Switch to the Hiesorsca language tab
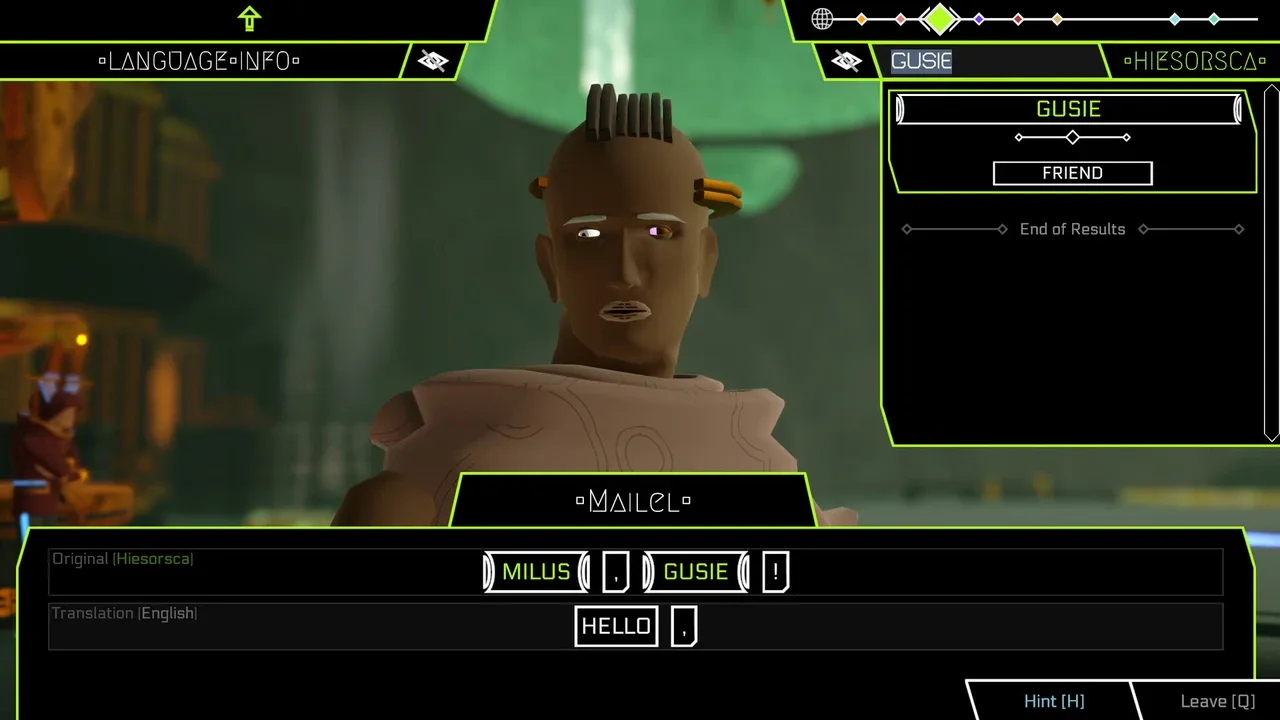Image resolution: width=1280 pixels, height=720 pixels. [1188, 61]
